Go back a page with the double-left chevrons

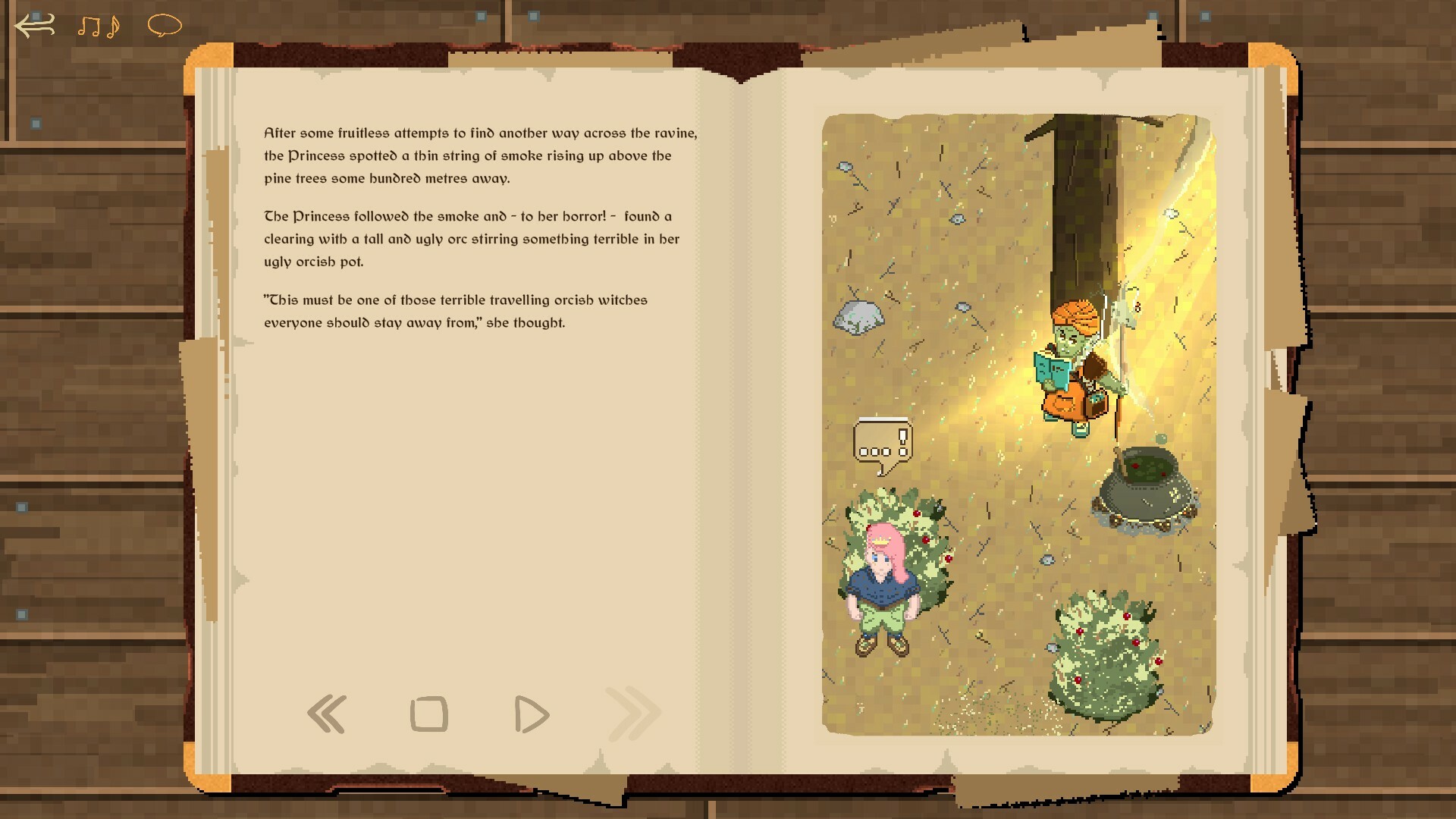pyautogui.click(x=328, y=713)
